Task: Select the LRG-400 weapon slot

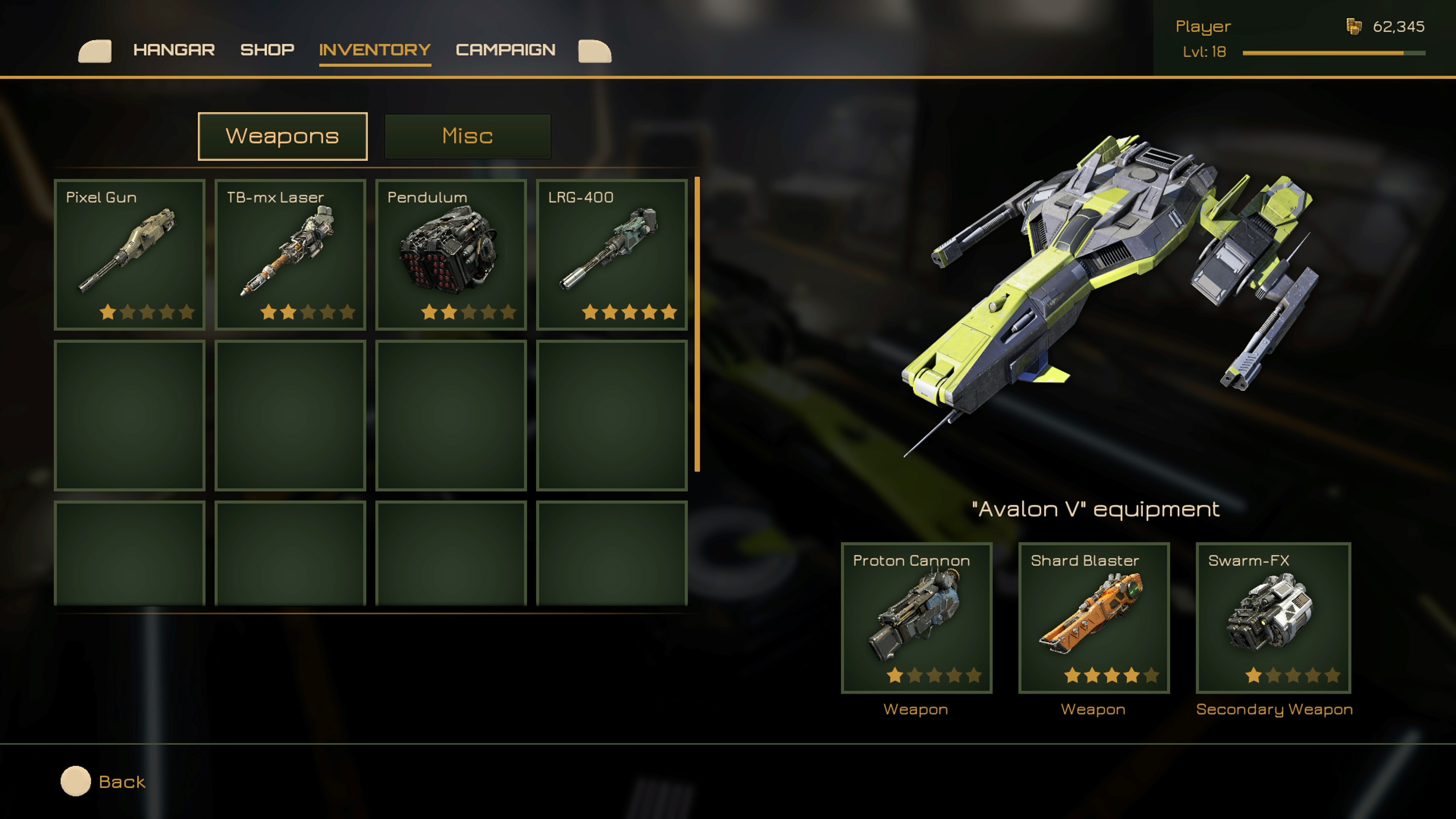Action: click(x=612, y=254)
